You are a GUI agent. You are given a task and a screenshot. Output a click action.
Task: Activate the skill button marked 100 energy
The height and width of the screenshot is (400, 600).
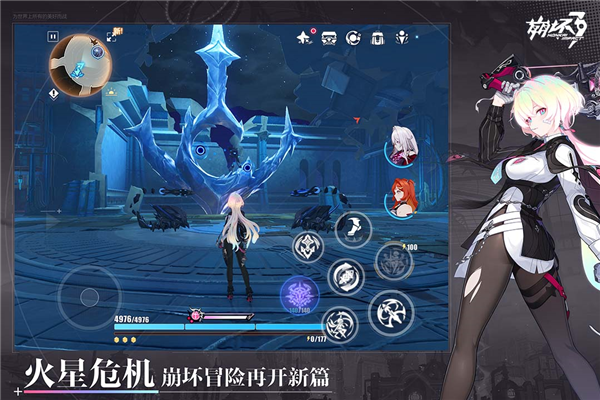[393, 261]
